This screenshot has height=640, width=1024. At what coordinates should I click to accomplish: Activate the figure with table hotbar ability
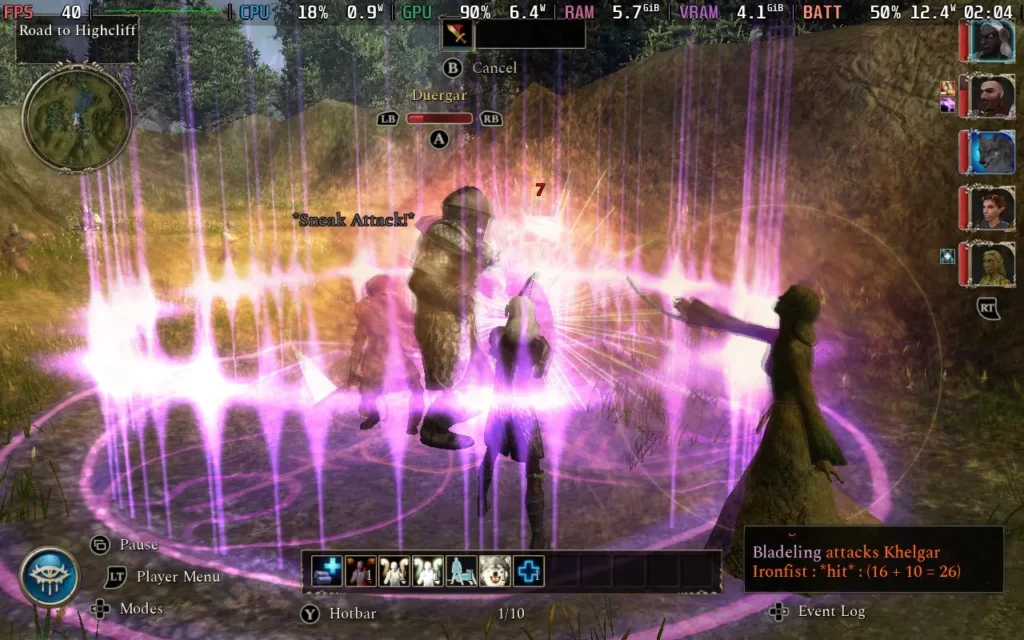[461, 571]
